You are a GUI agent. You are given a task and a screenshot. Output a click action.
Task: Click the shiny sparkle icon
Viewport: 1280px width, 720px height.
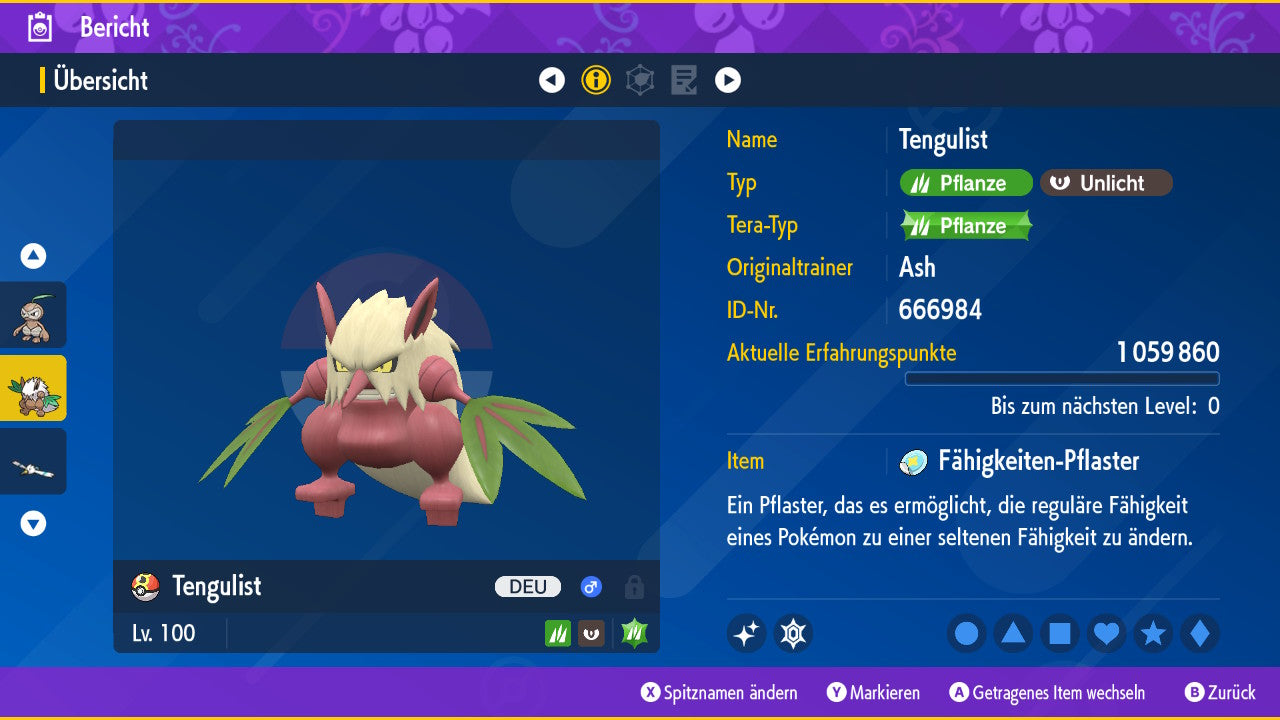(x=746, y=633)
